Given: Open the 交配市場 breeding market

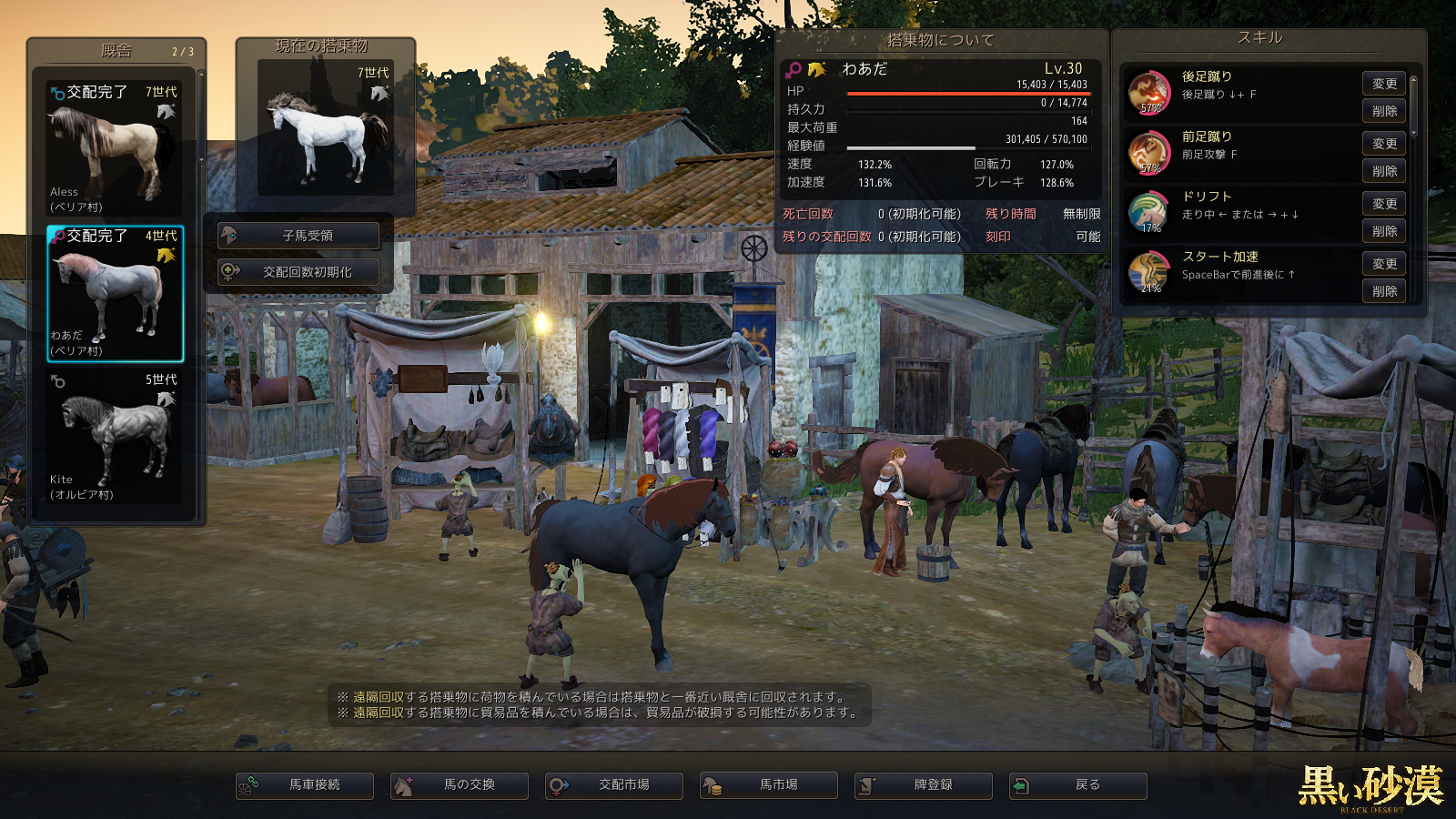Looking at the screenshot, I should (614, 785).
